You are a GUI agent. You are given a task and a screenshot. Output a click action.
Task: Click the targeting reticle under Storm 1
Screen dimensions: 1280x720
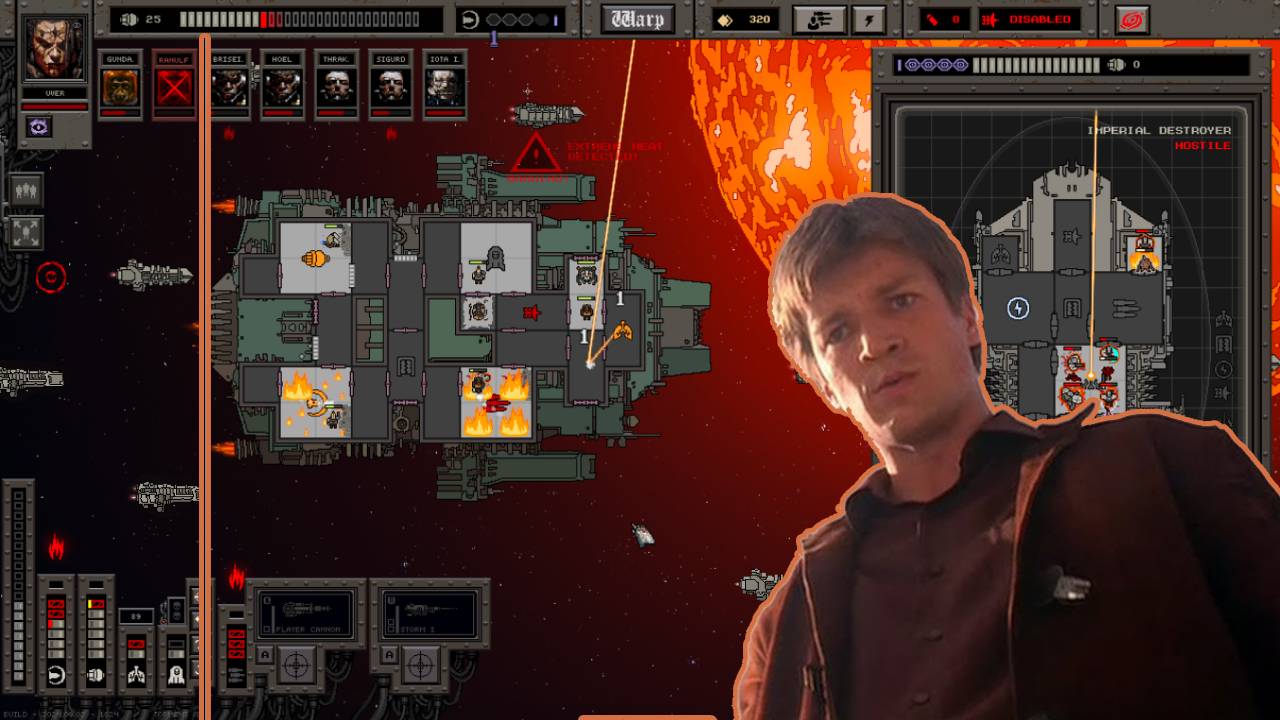(420, 665)
